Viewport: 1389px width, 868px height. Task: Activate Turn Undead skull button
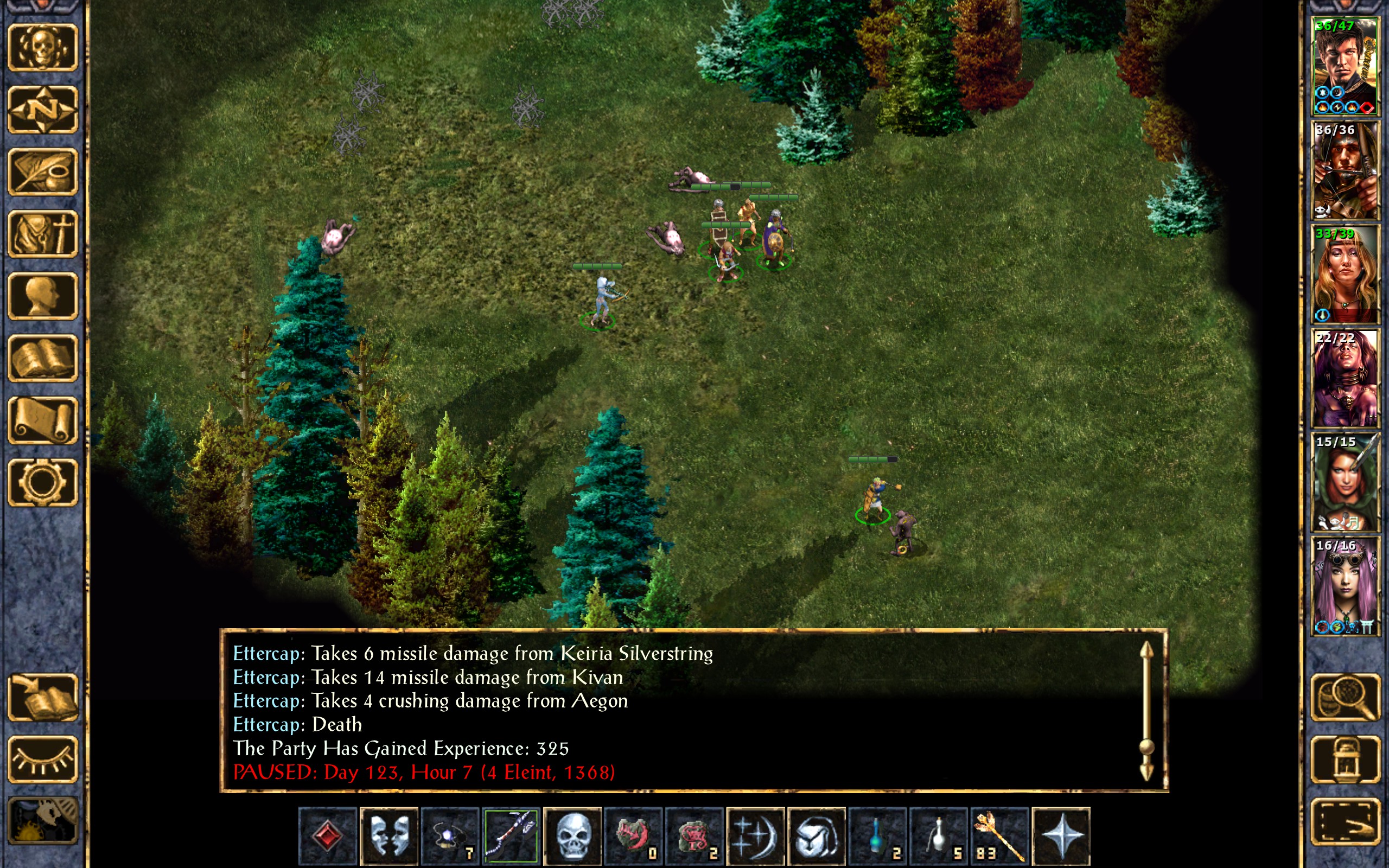tap(572, 836)
